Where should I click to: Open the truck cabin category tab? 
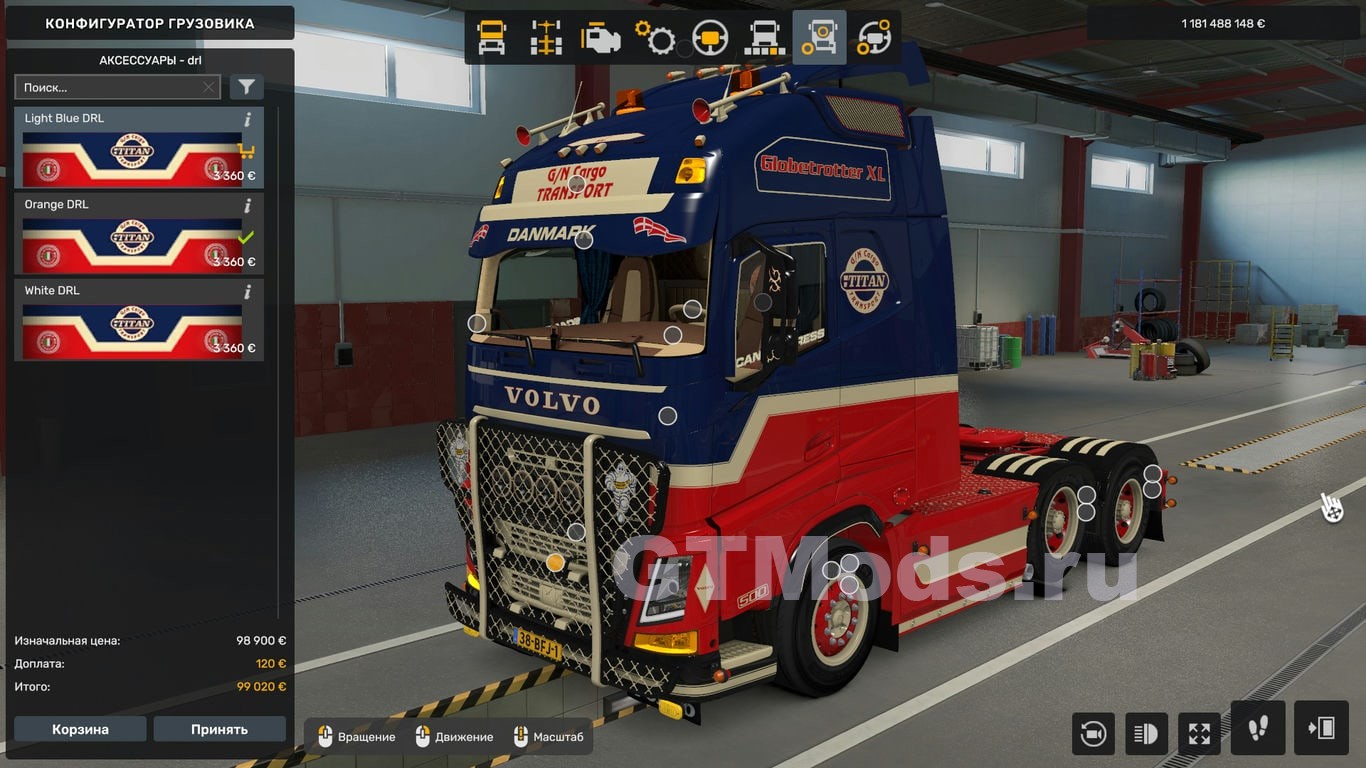pyautogui.click(x=492, y=38)
